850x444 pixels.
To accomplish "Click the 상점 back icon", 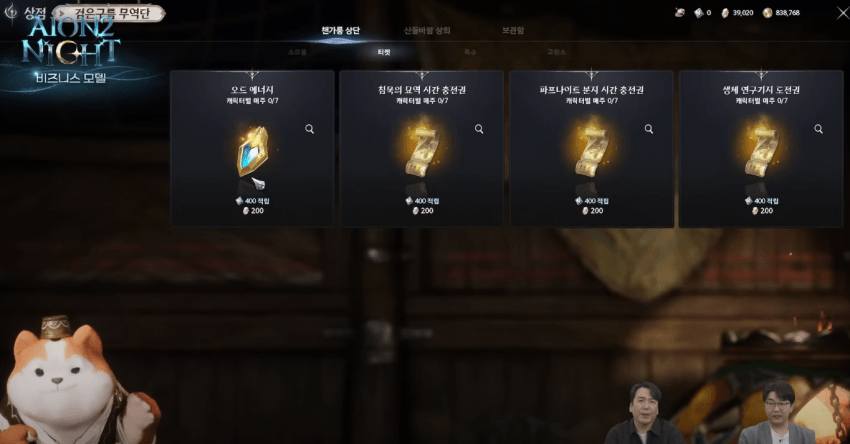I will pyautogui.click(x=12, y=13).
